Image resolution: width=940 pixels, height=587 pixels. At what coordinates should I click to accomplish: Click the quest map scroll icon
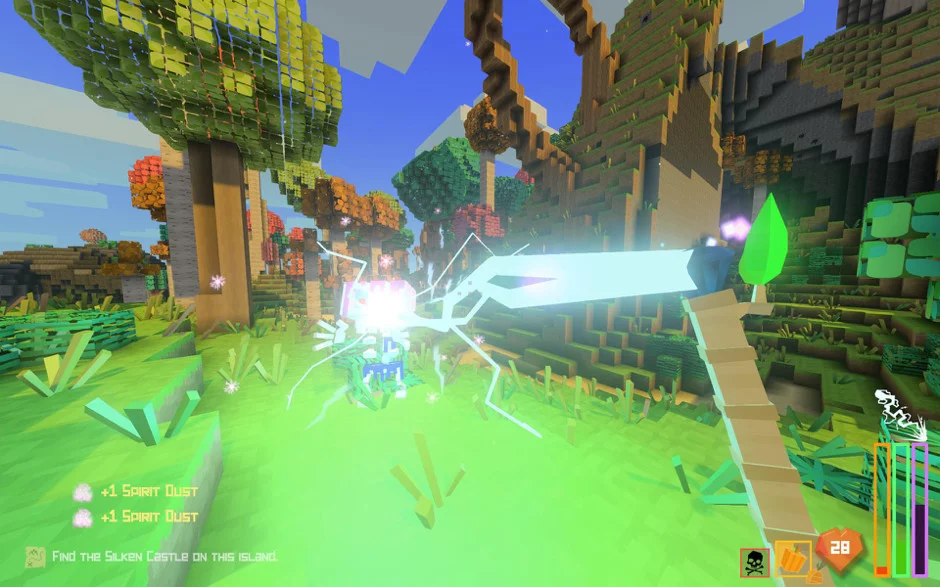pos(35,556)
